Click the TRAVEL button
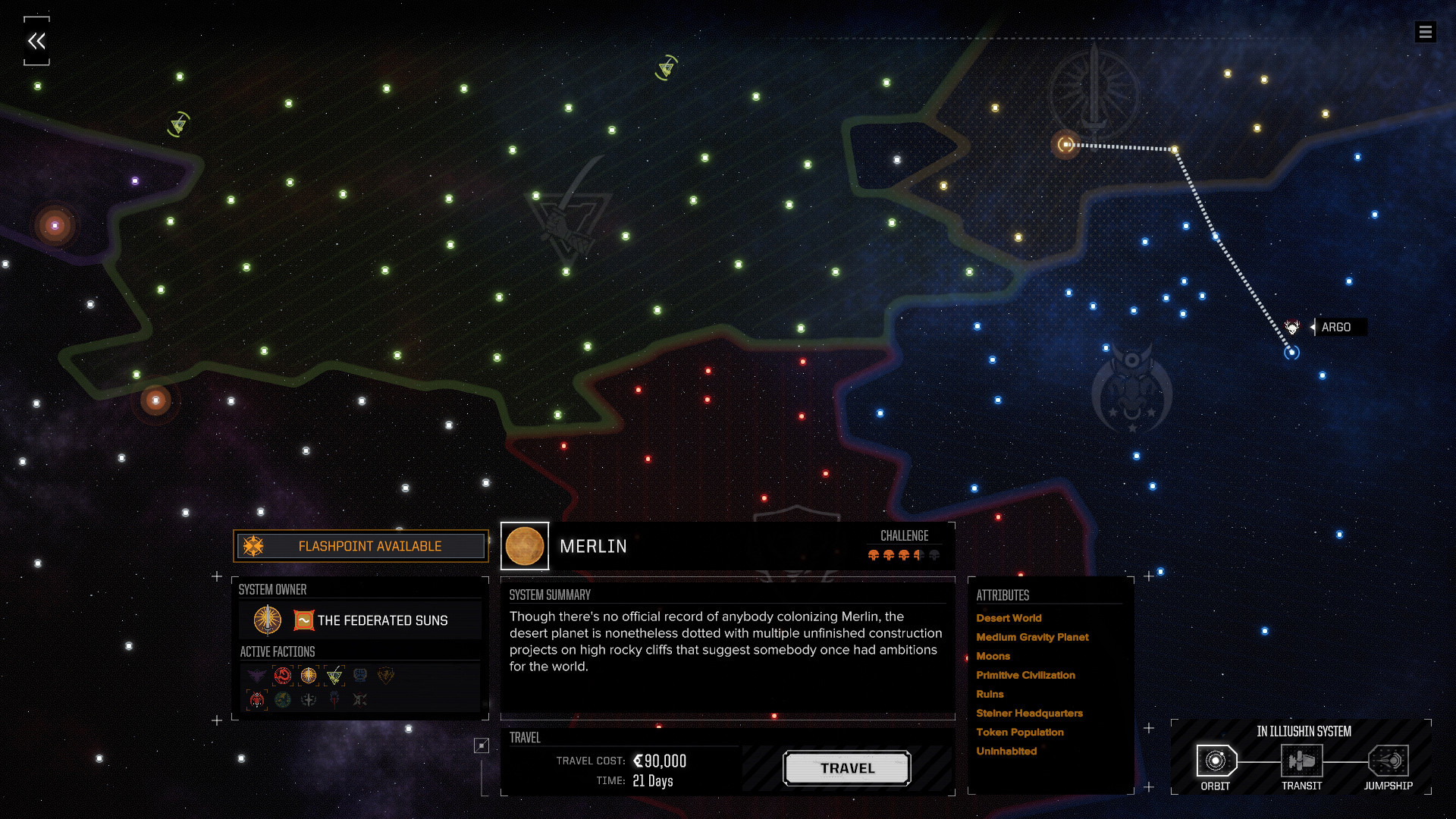Screen dimensions: 1456x819 pyautogui.click(x=847, y=768)
